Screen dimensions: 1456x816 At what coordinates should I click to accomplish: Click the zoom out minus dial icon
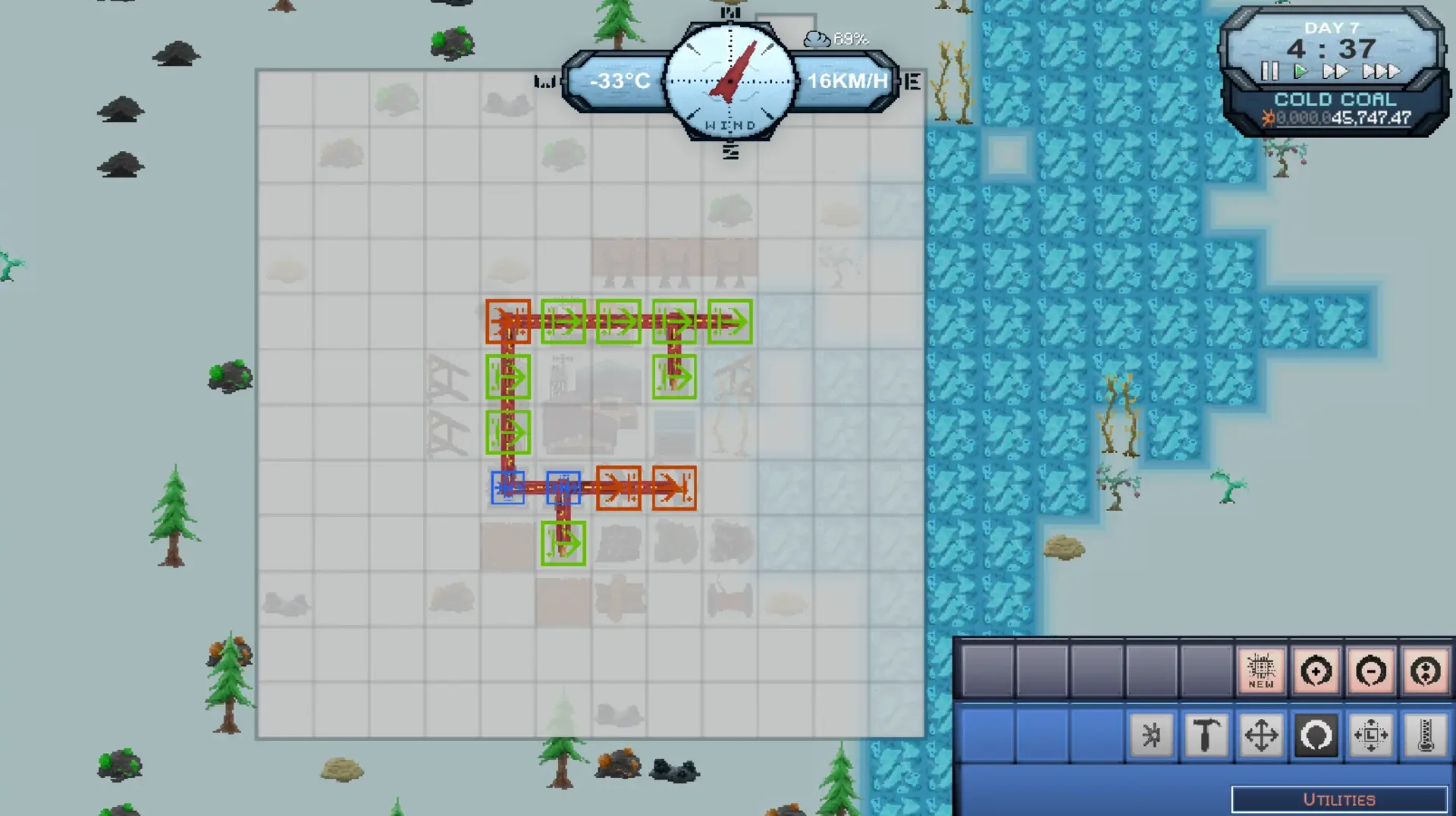[x=1373, y=670]
